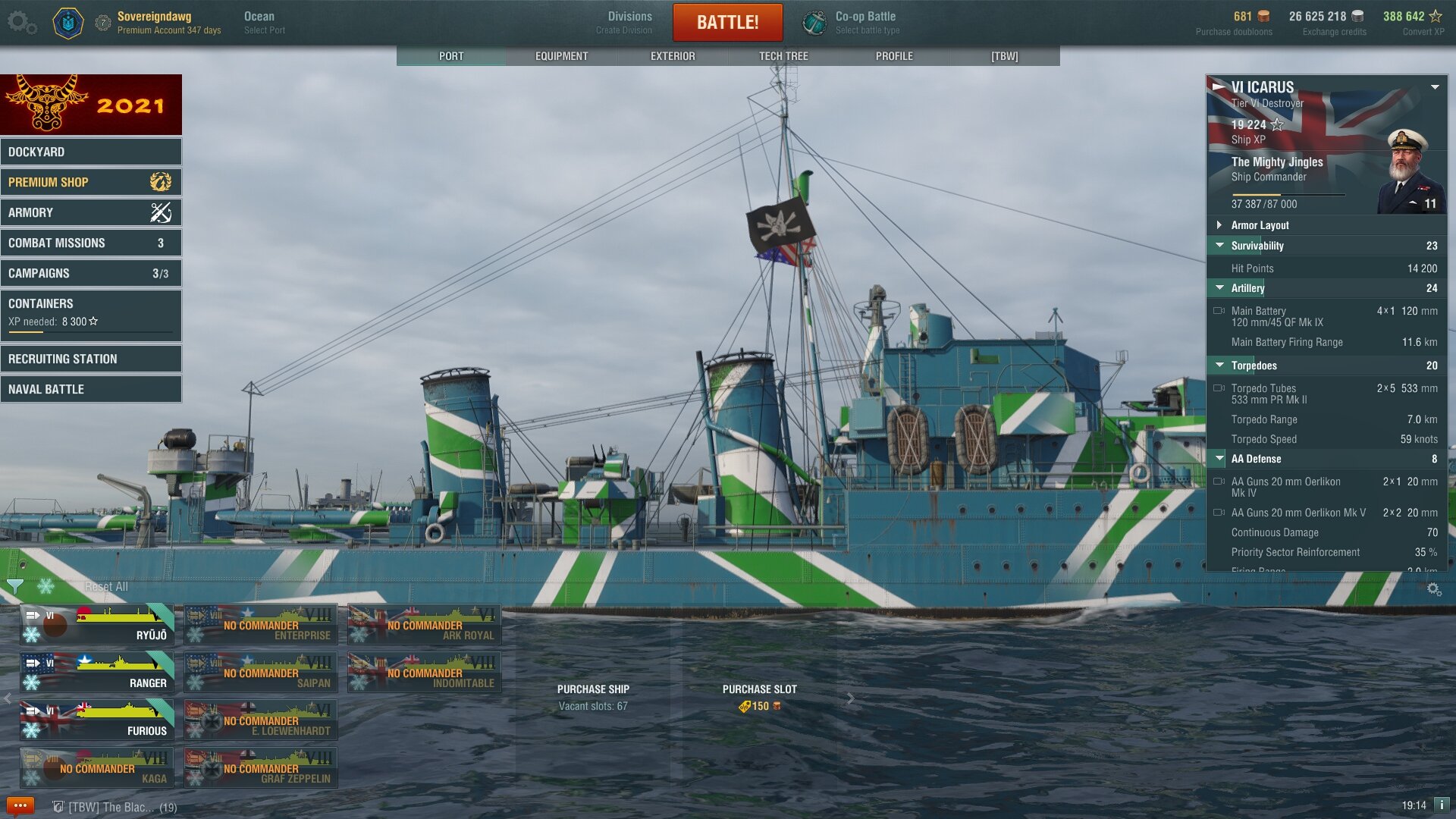
Task: Open the Containers panel
Action: pyautogui.click(x=91, y=312)
